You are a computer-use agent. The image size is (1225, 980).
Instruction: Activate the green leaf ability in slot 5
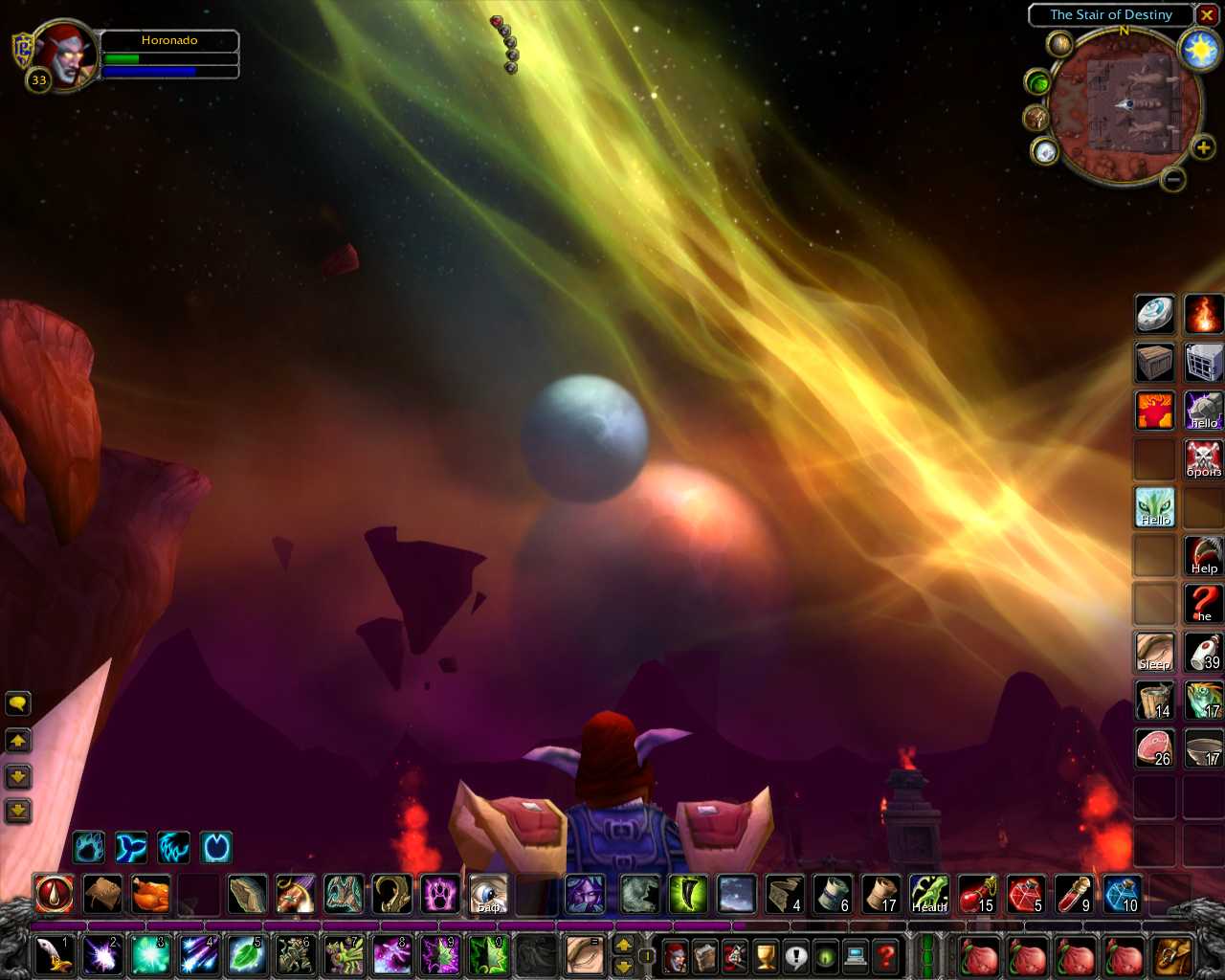point(247,956)
